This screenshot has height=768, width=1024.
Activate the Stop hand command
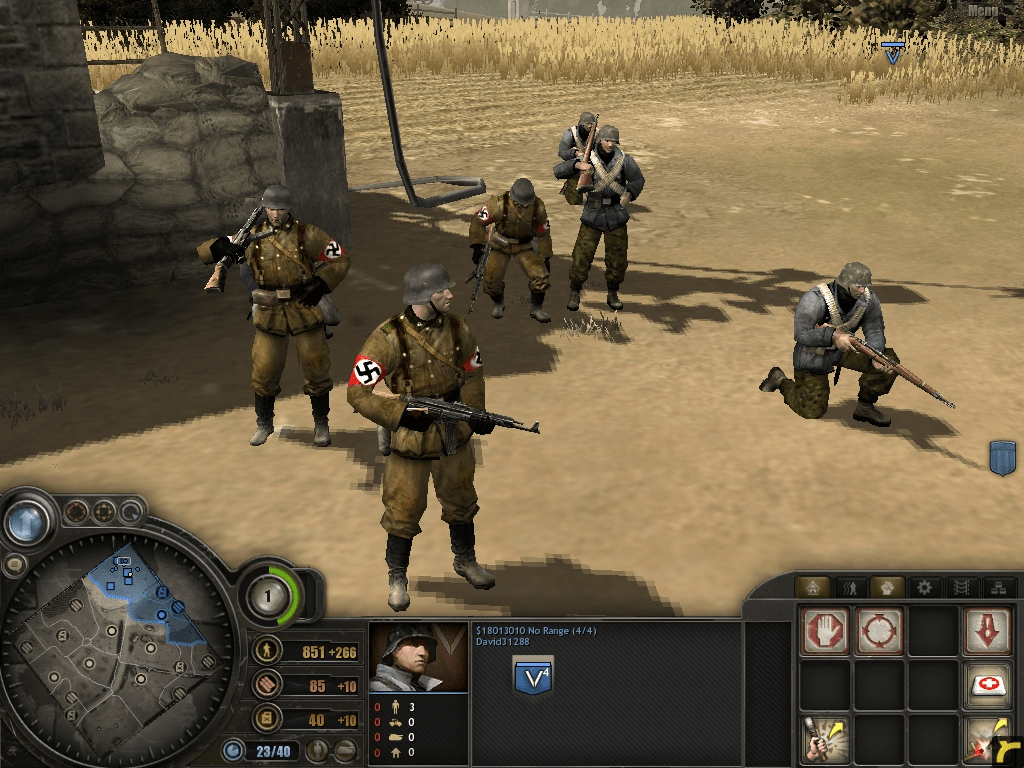point(825,631)
